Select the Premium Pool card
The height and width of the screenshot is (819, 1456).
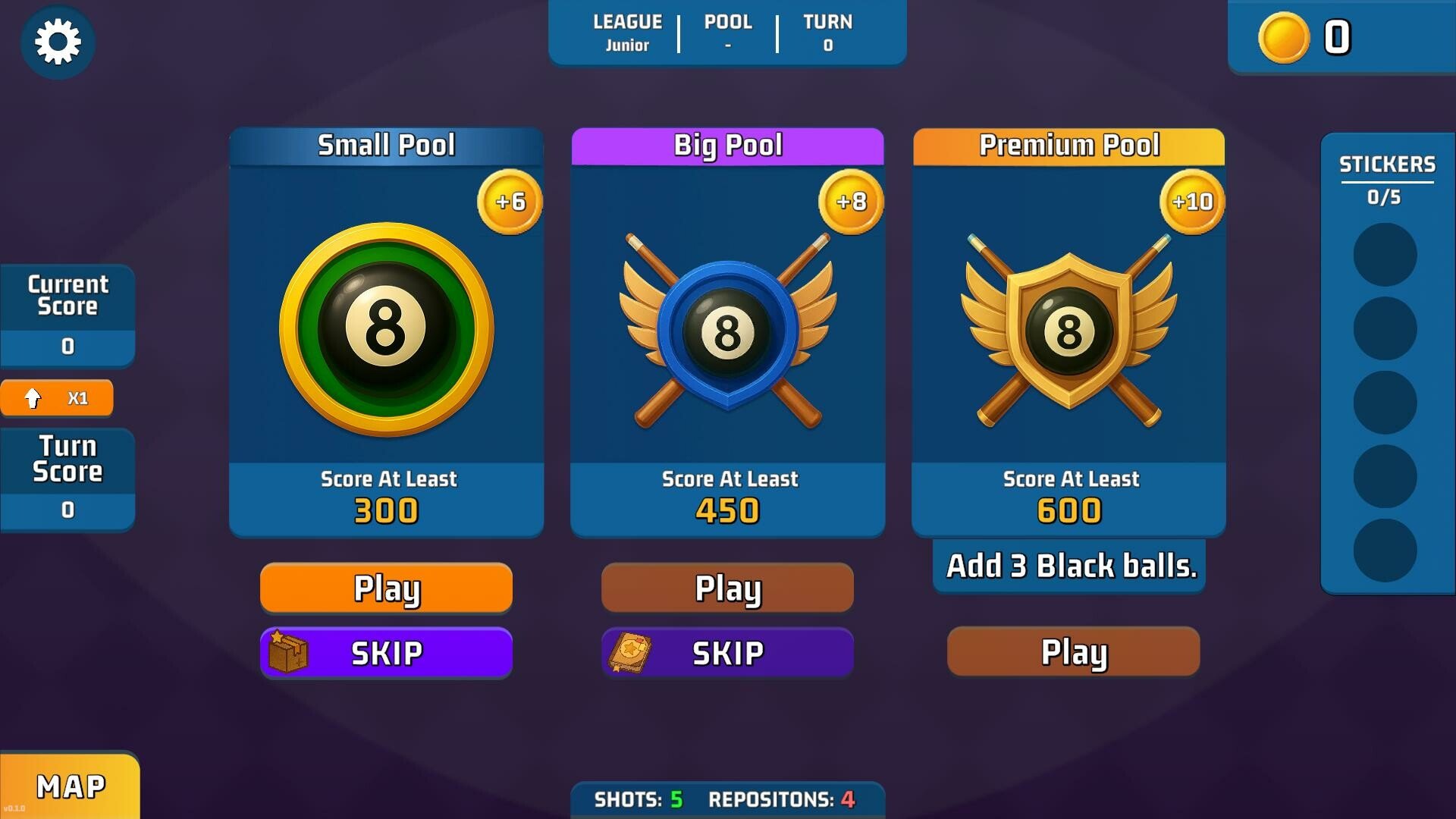(x=1068, y=332)
